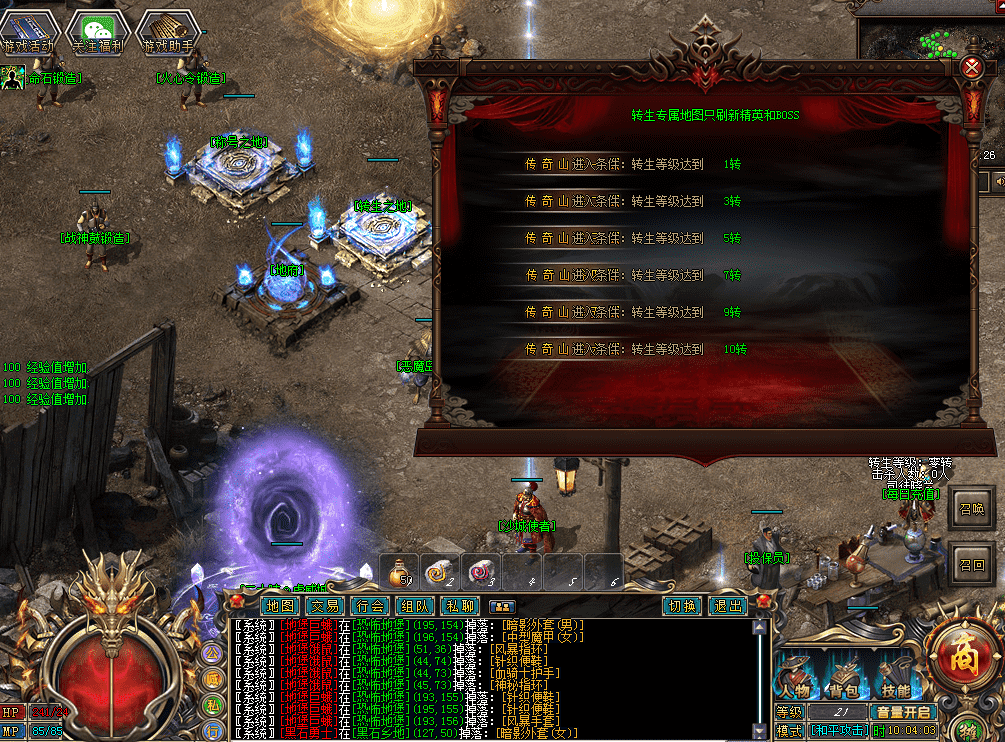The width and height of the screenshot is (1005, 742).
Task: Use the potion in hotbar slot one
Action: tap(402, 571)
